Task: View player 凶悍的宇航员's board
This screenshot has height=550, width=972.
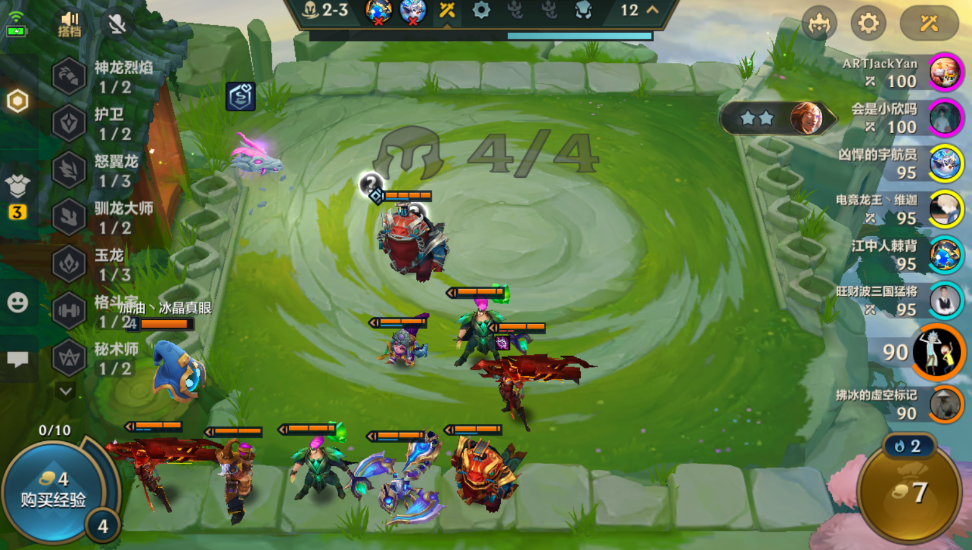Action: point(944,163)
